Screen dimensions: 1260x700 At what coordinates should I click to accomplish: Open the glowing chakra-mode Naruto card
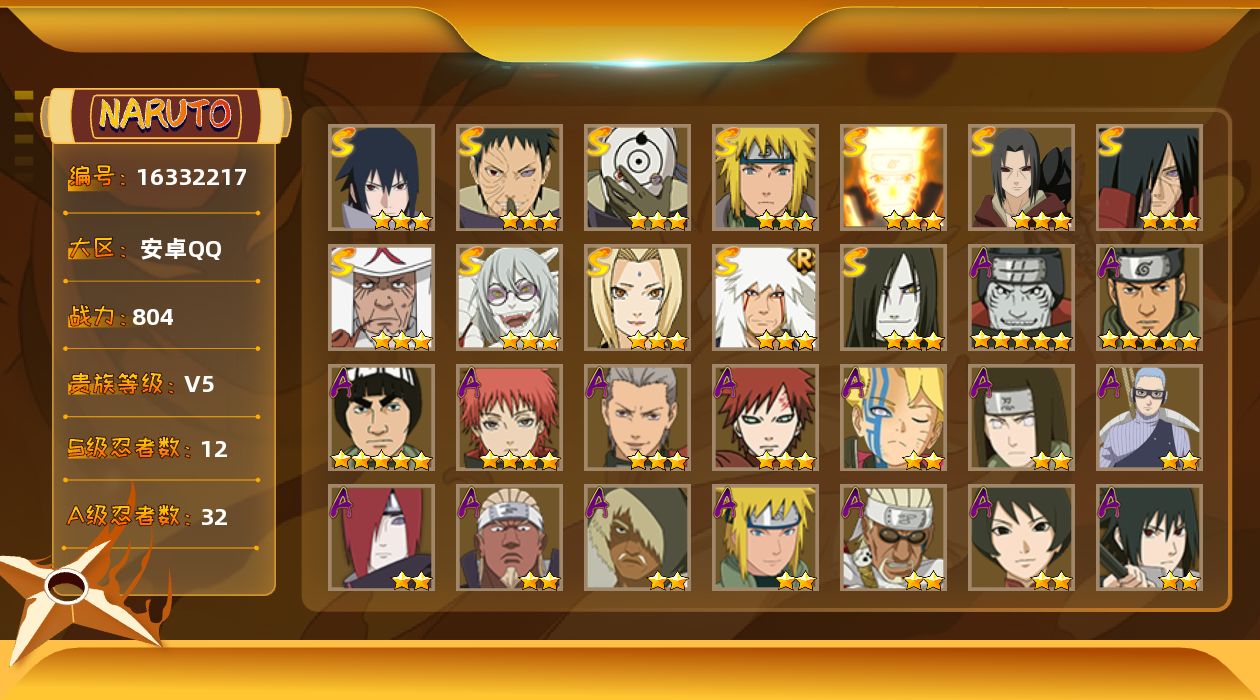[893, 177]
